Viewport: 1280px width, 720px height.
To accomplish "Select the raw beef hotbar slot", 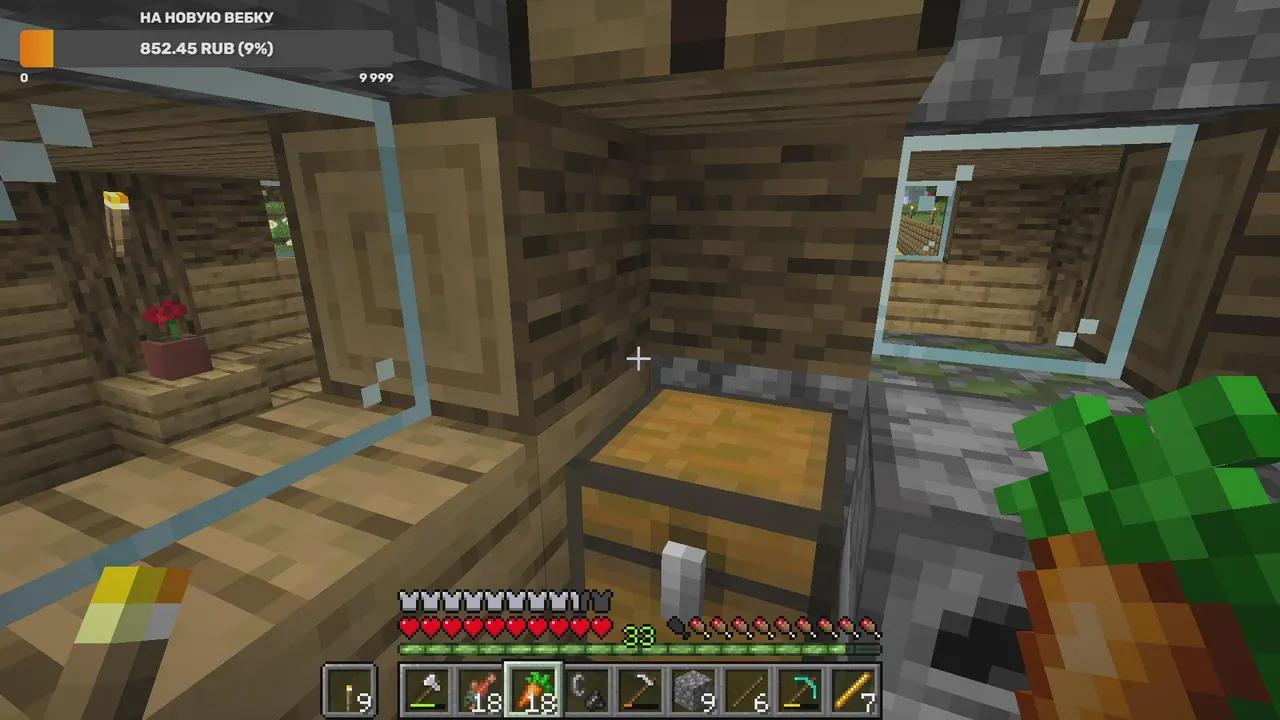I will pos(483,690).
